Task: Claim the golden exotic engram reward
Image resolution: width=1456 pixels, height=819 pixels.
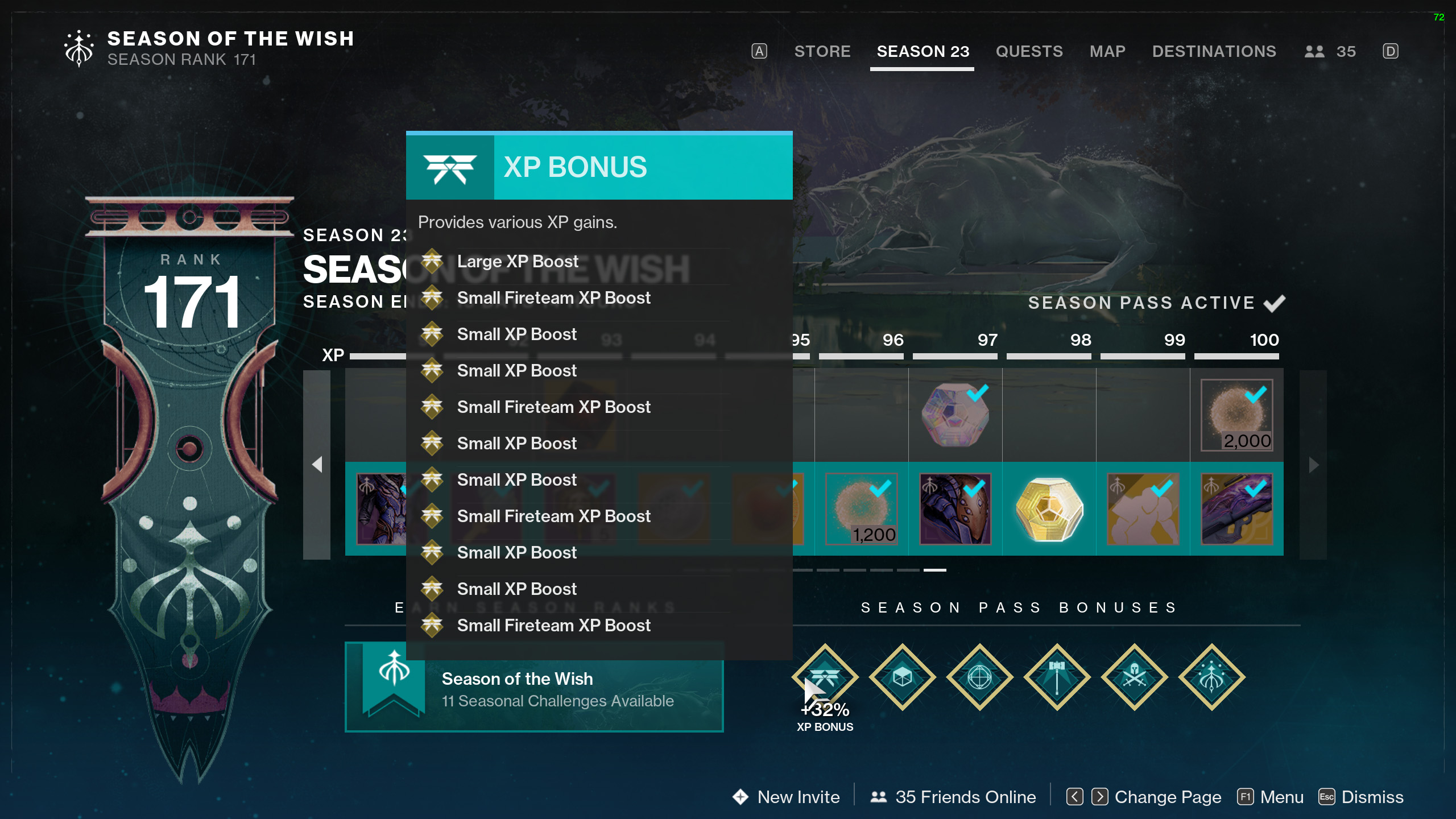Action: point(1049,509)
